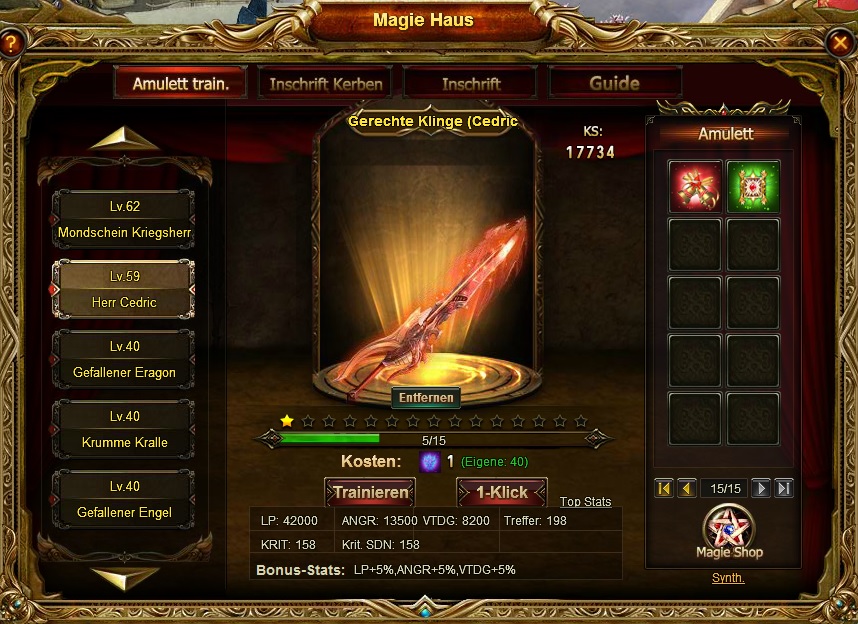Select the Inschrift tab
Viewport: 858px width, 624px height.
(471, 84)
